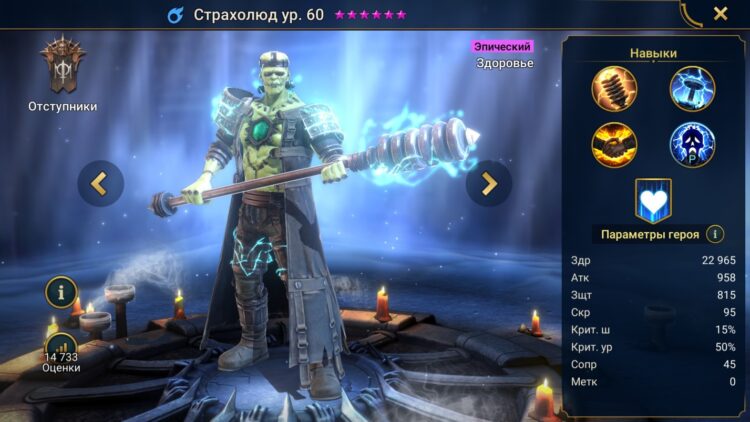Screen dimensions: 750x422
Task: Open hero parameters info button
Action: (x=715, y=235)
